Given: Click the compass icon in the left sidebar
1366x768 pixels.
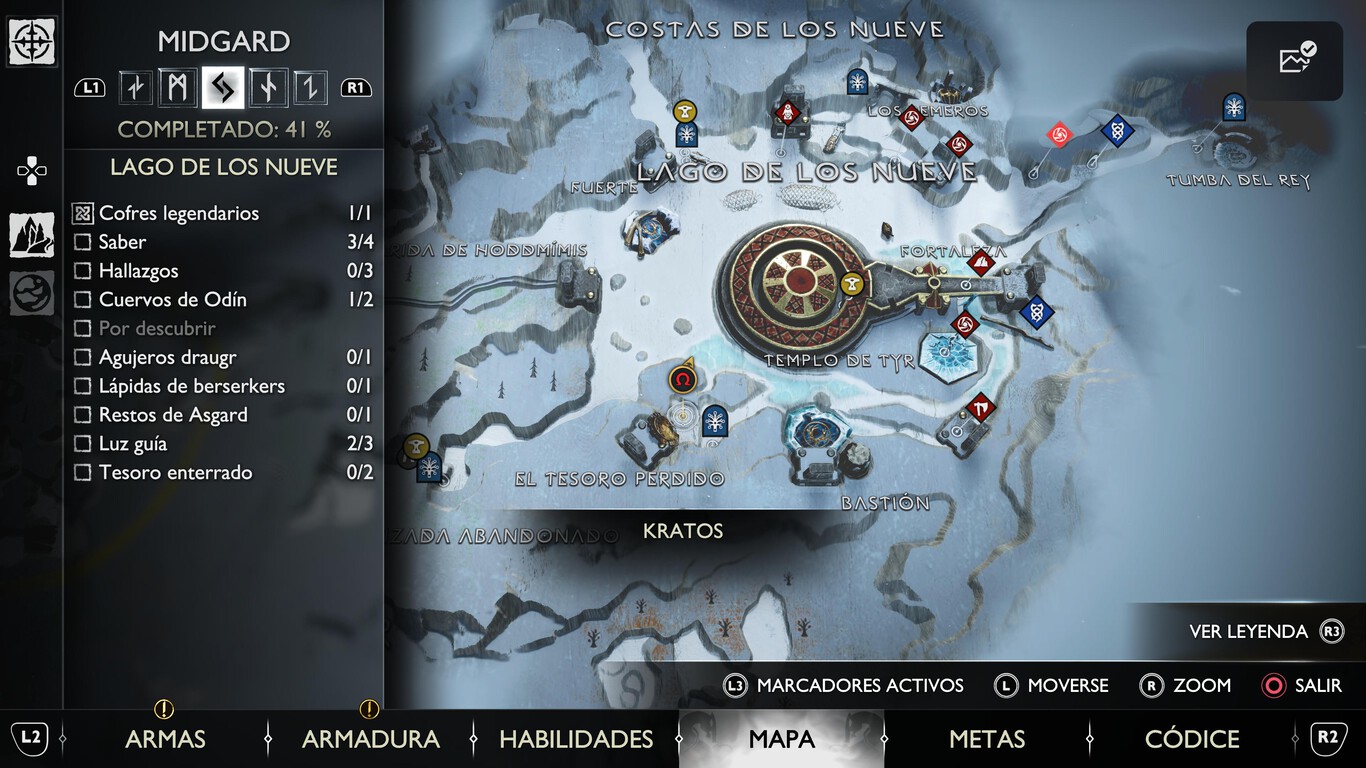Looking at the screenshot, I should tap(32, 42).
